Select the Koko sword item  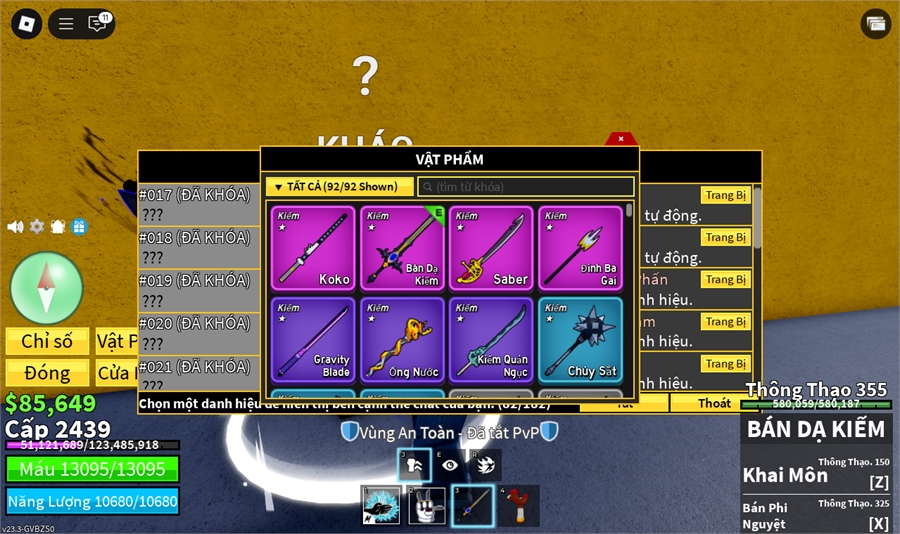[x=313, y=248]
